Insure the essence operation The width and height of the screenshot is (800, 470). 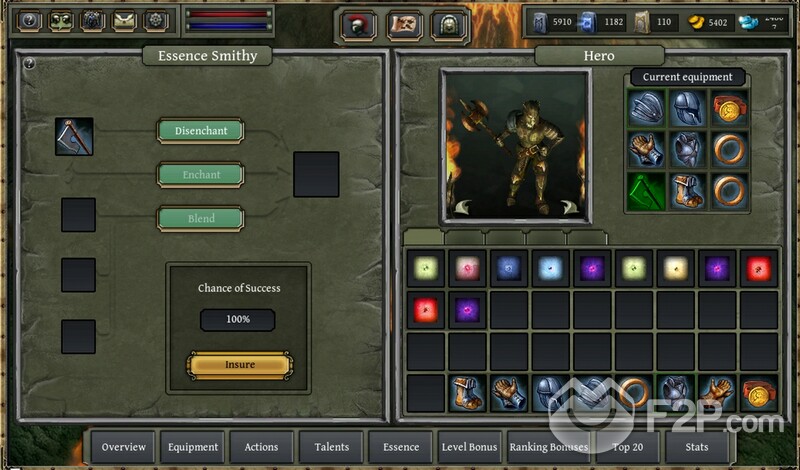(240, 365)
